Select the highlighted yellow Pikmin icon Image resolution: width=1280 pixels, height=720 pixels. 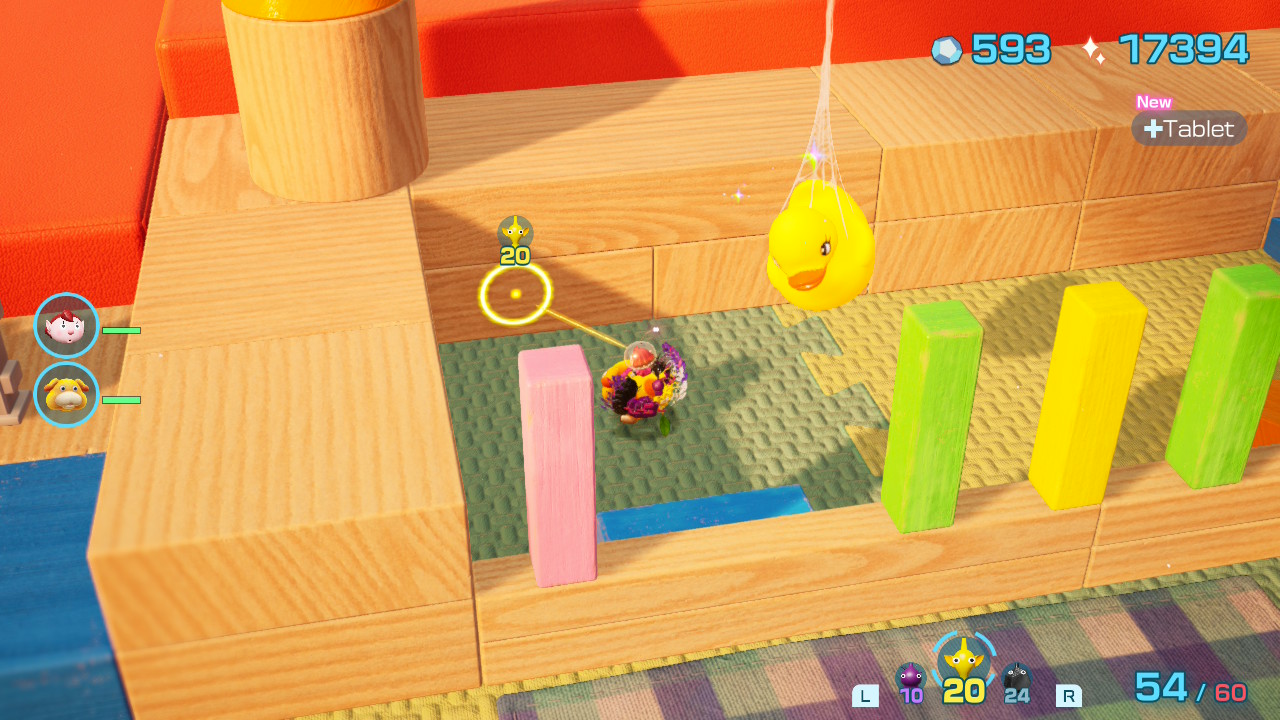(x=963, y=658)
